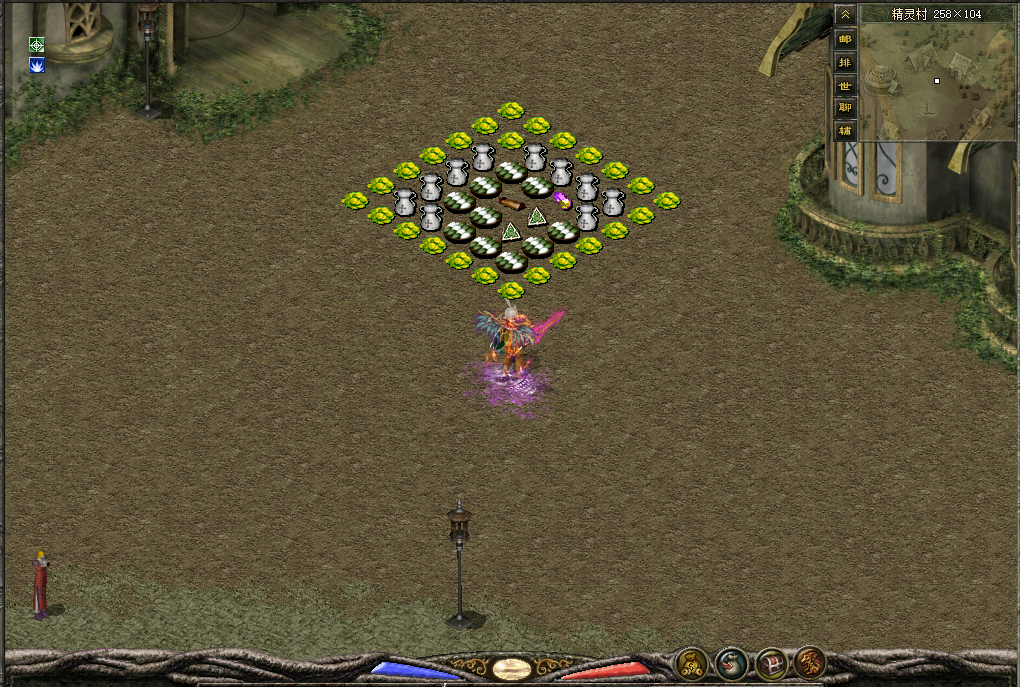
Task: Click the blue burst status icon
Action: (37, 65)
